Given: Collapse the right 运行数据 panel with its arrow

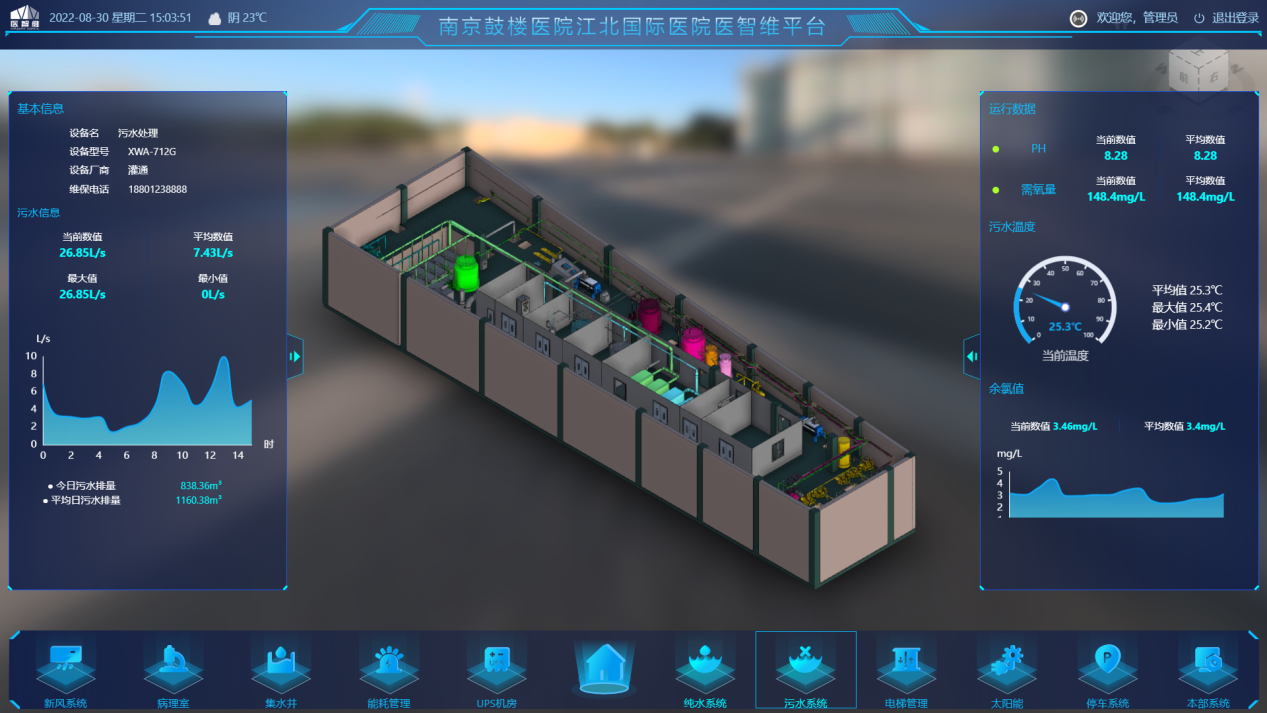Looking at the screenshot, I should point(972,356).
